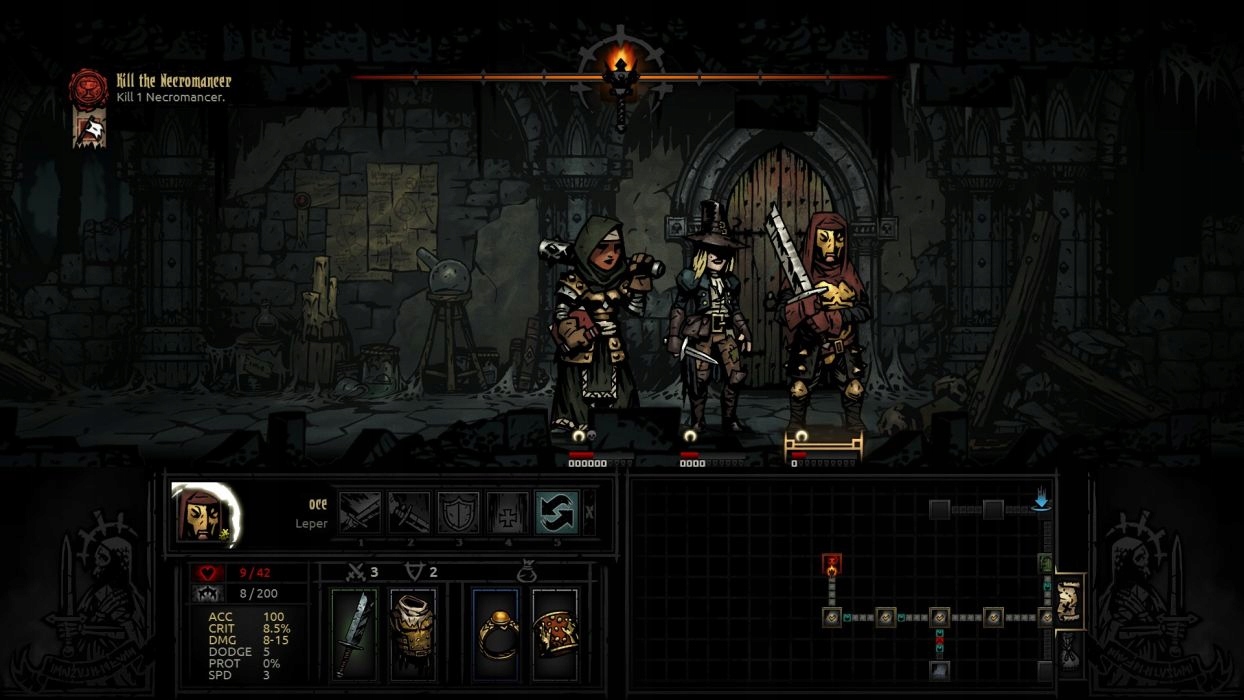This screenshot has height=700, width=1244.
Task: Choose the dagger stab skill in slot 2
Action: click(409, 513)
